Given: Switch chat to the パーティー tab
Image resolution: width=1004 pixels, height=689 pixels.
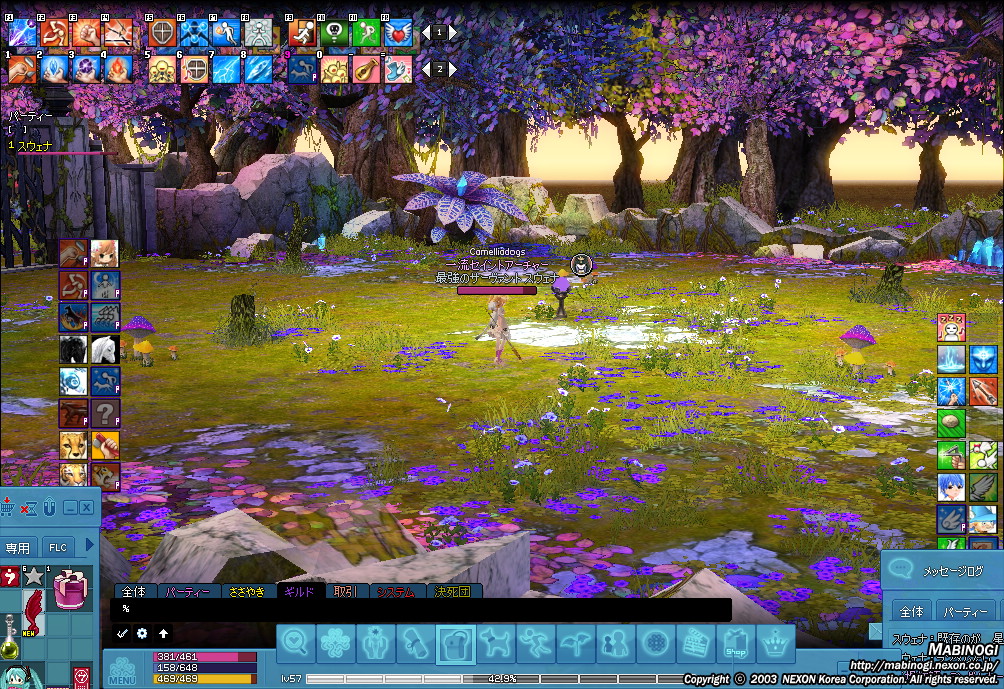Looking at the screenshot, I should pyautogui.click(x=188, y=592).
